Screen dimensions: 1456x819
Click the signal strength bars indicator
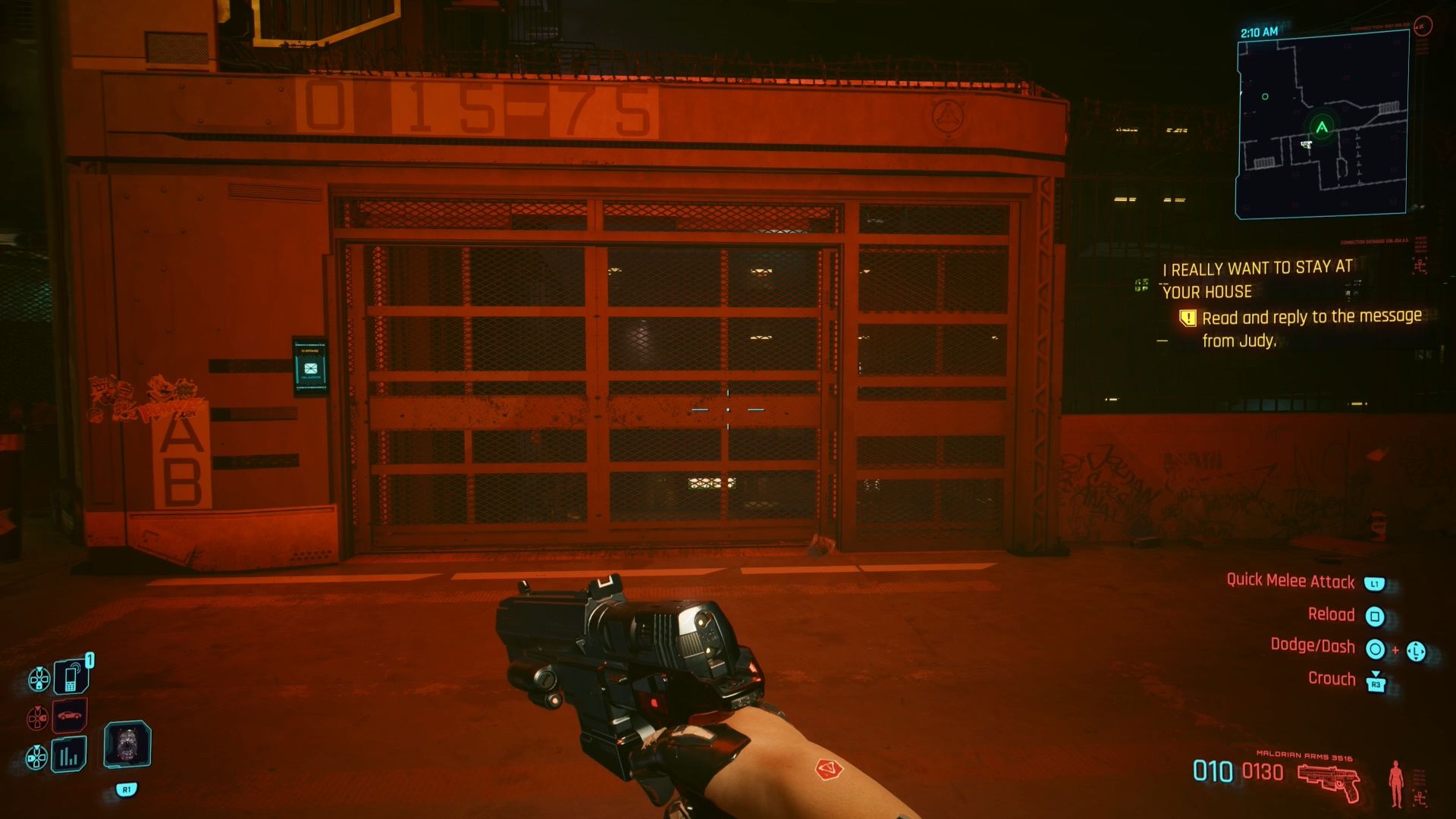68,756
